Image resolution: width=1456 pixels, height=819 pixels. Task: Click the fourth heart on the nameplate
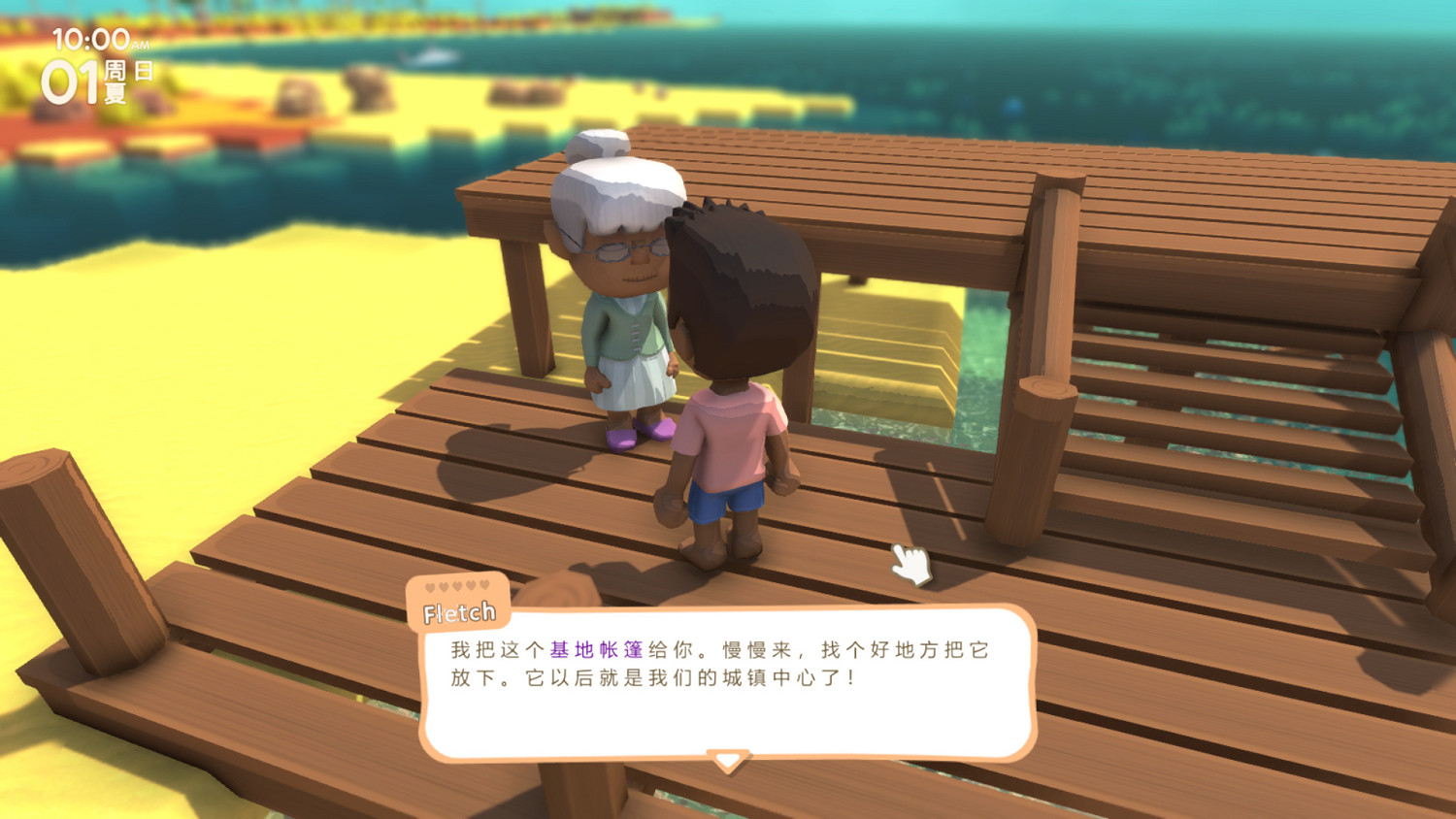click(x=470, y=585)
